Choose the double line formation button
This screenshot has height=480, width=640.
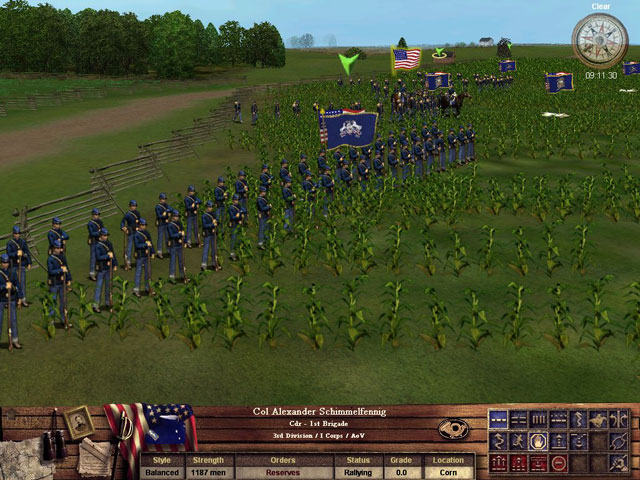coord(518,420)
